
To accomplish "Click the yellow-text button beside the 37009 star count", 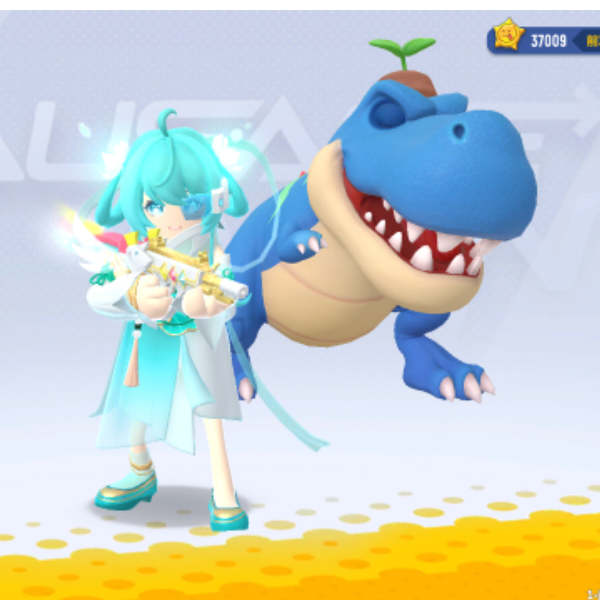I will (x=592, y=40).
